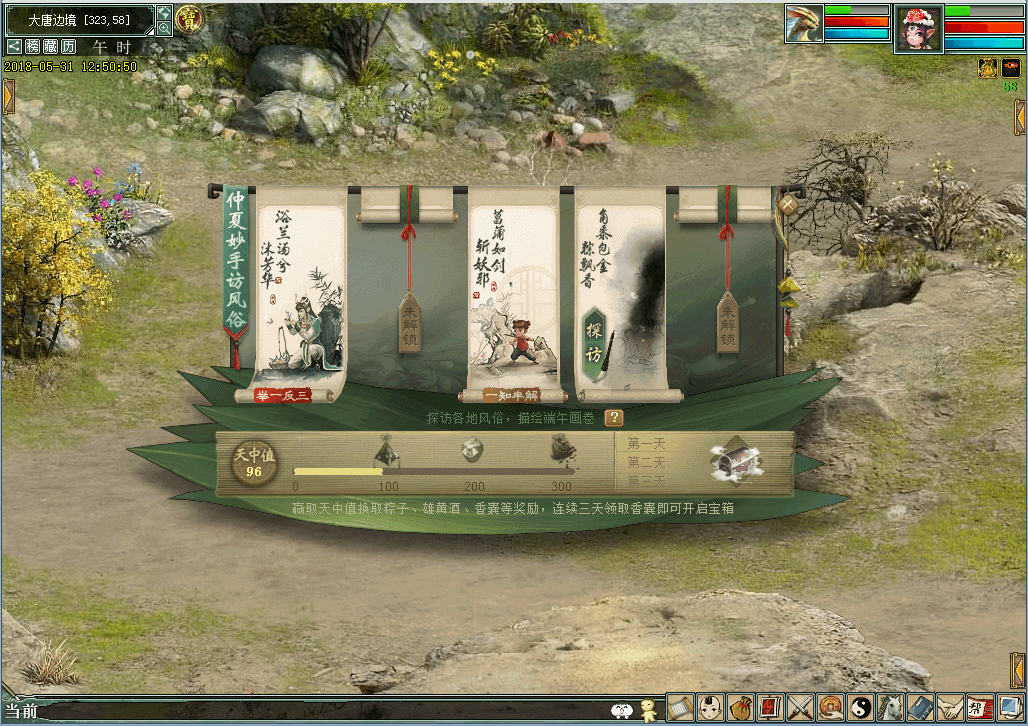
Task: Click the gold 寶 treasure icon
Action: pyautogui.click(x=187, y=18)
